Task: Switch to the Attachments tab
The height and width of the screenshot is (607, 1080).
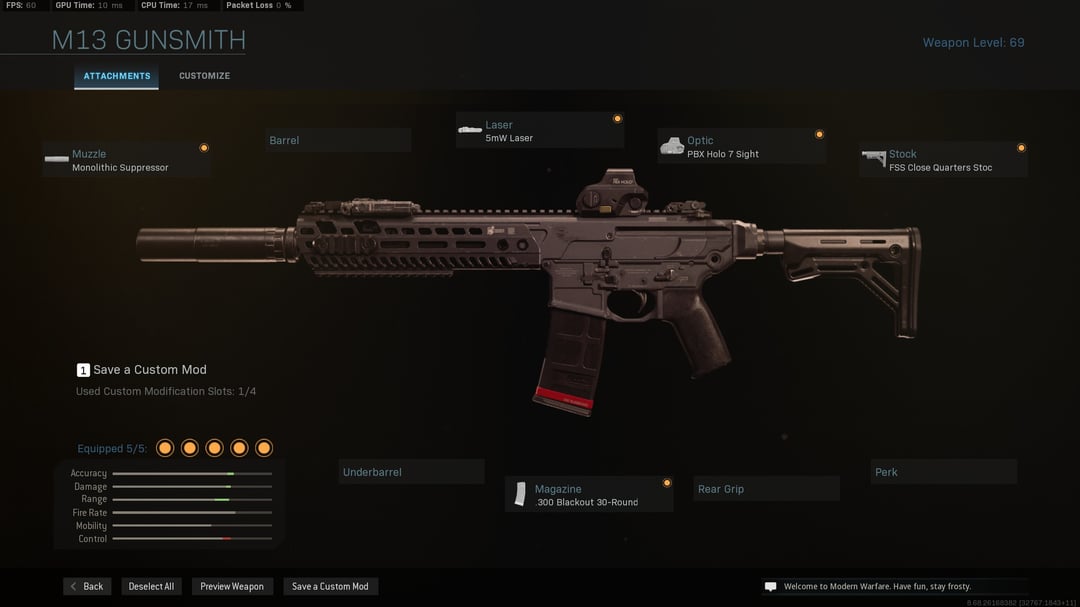Action: click(x=117, y=76)
